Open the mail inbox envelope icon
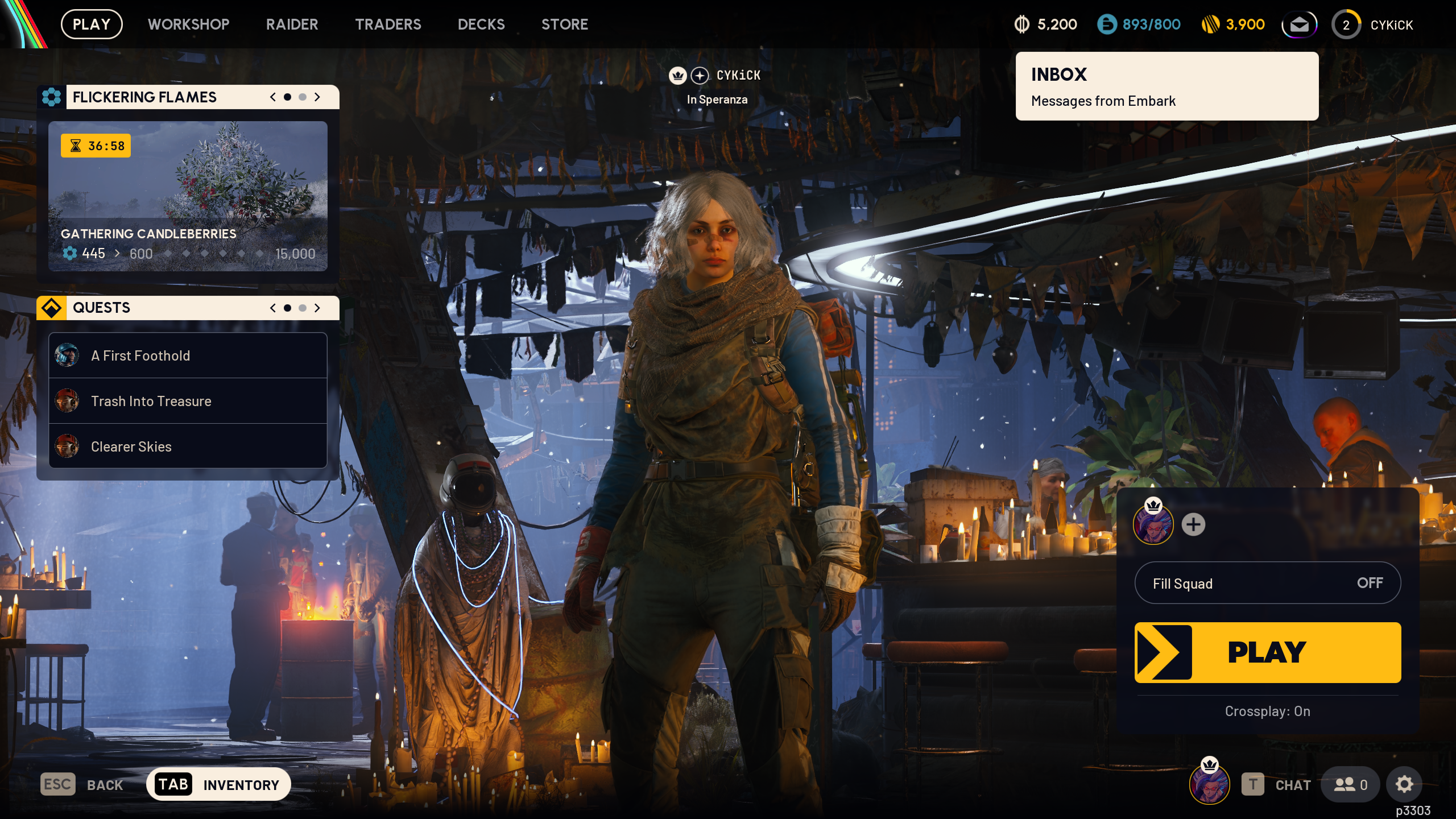Viewport: 1456px width, 819px height. point(1299,24)
